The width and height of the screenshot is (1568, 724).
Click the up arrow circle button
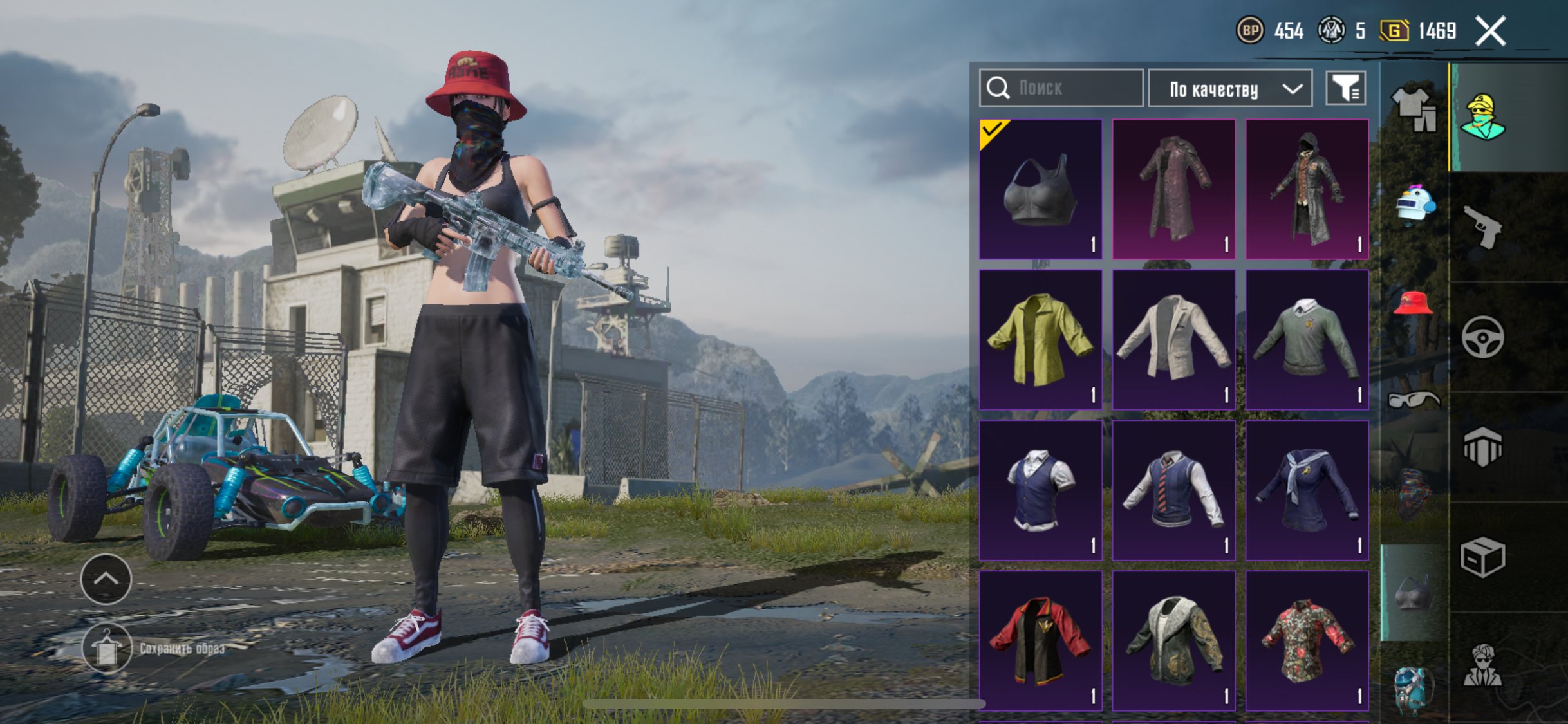pyautogui.click(x=106, y=579)
